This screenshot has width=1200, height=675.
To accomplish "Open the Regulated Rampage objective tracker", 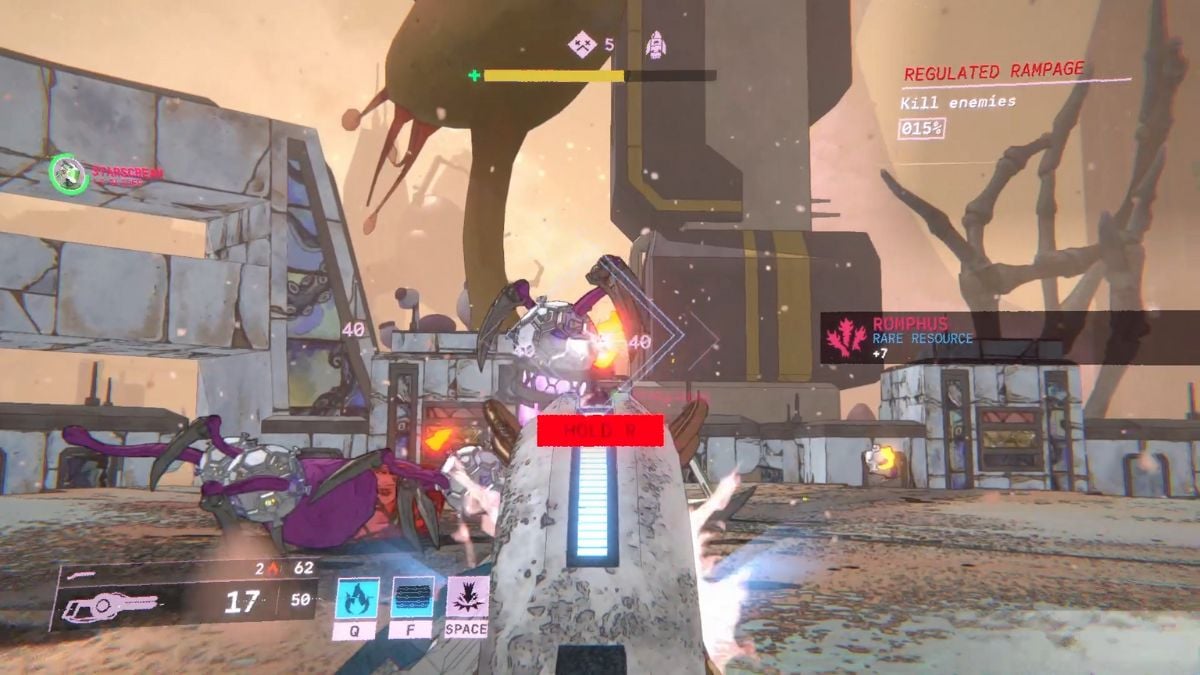I will [993, 72].
